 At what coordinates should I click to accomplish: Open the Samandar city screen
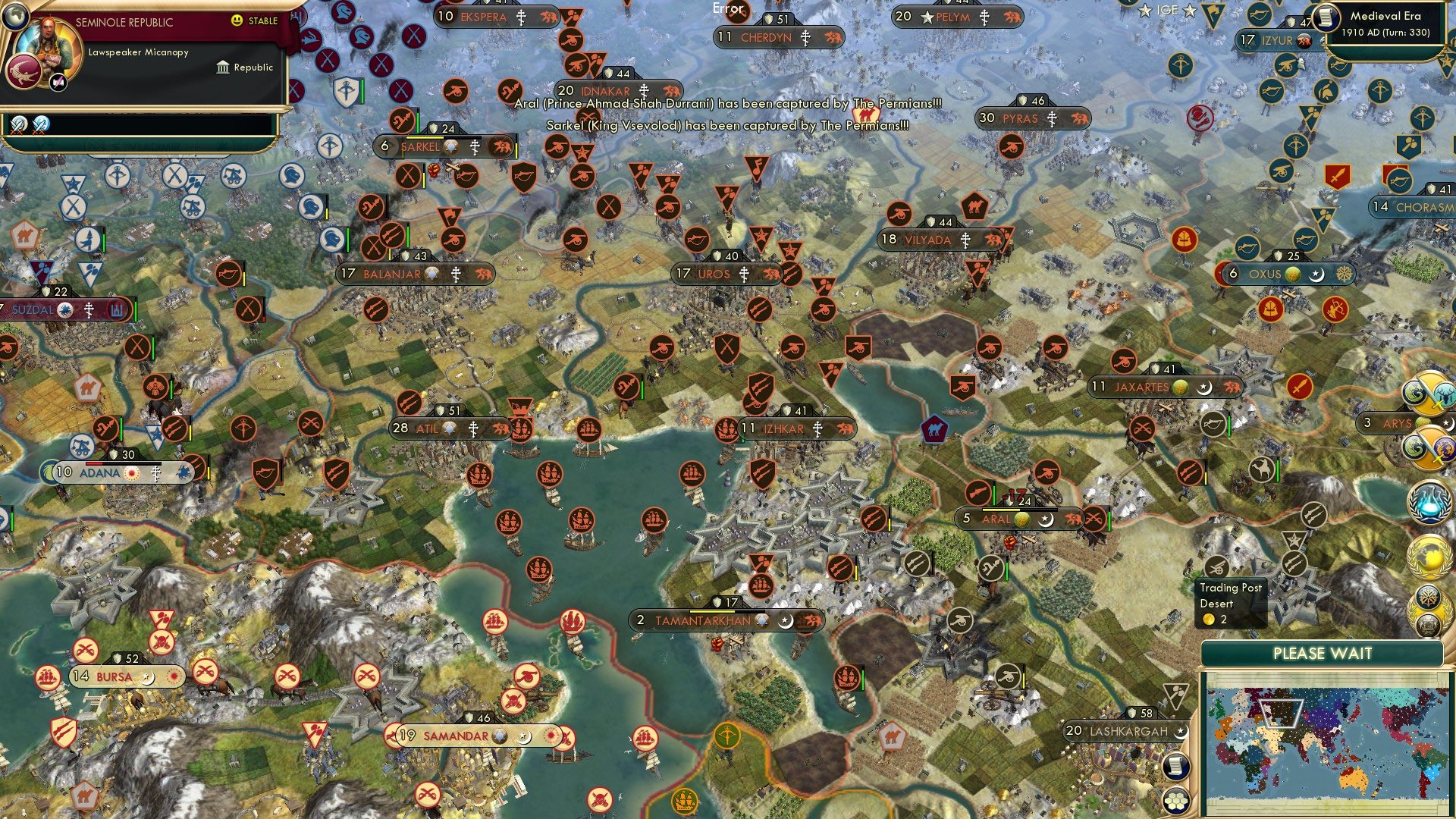455,735
